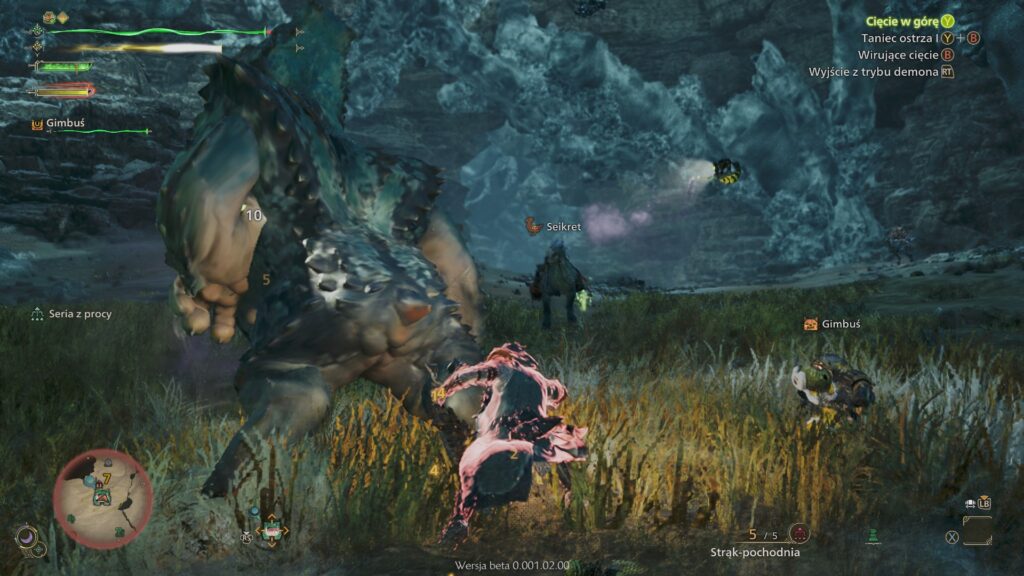Click the crescent moon time-of-day icon
1024x576 pixels.
(x=26, y=537)
